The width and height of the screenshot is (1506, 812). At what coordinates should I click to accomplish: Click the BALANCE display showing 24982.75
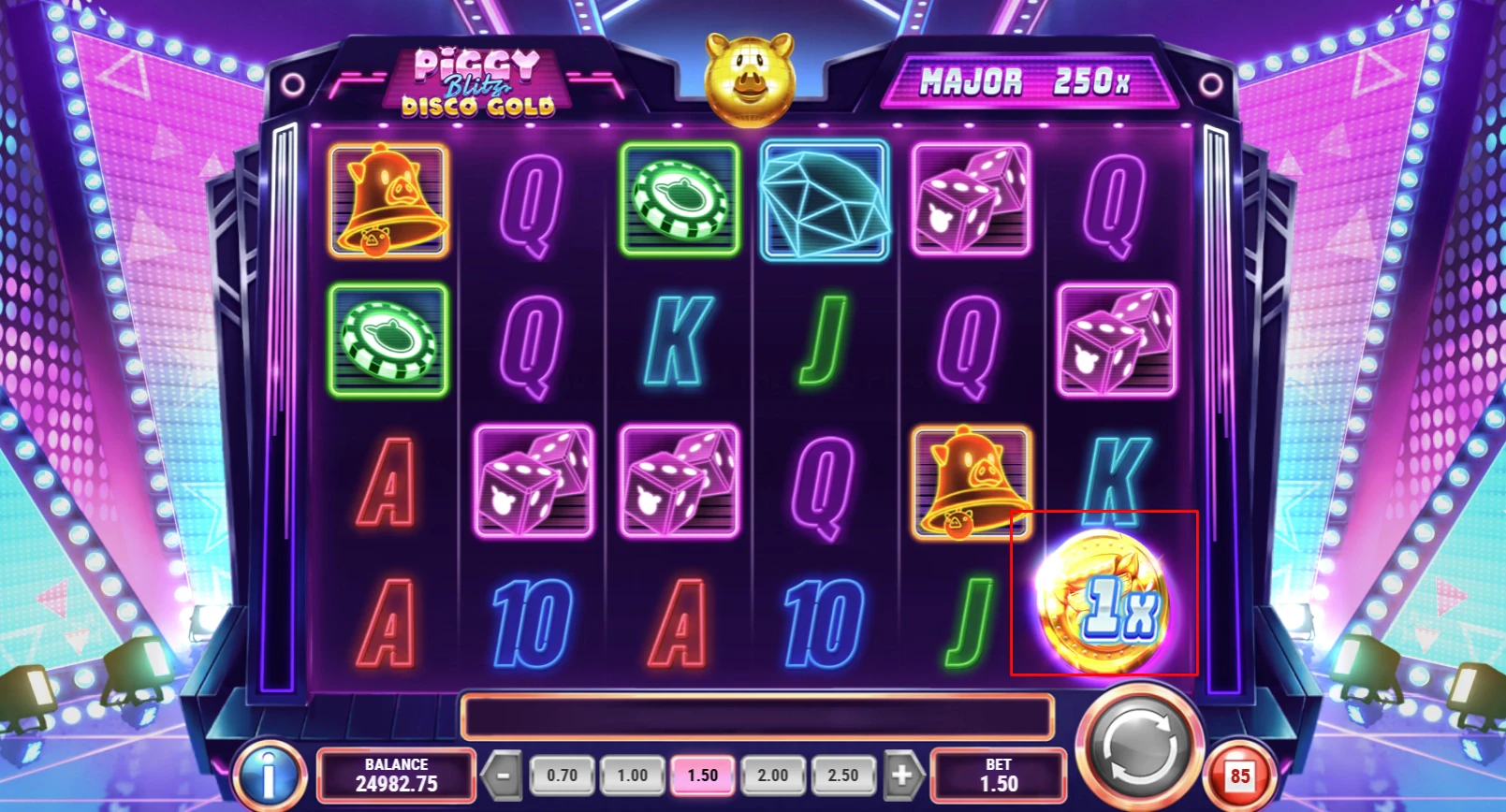(397, 775)
